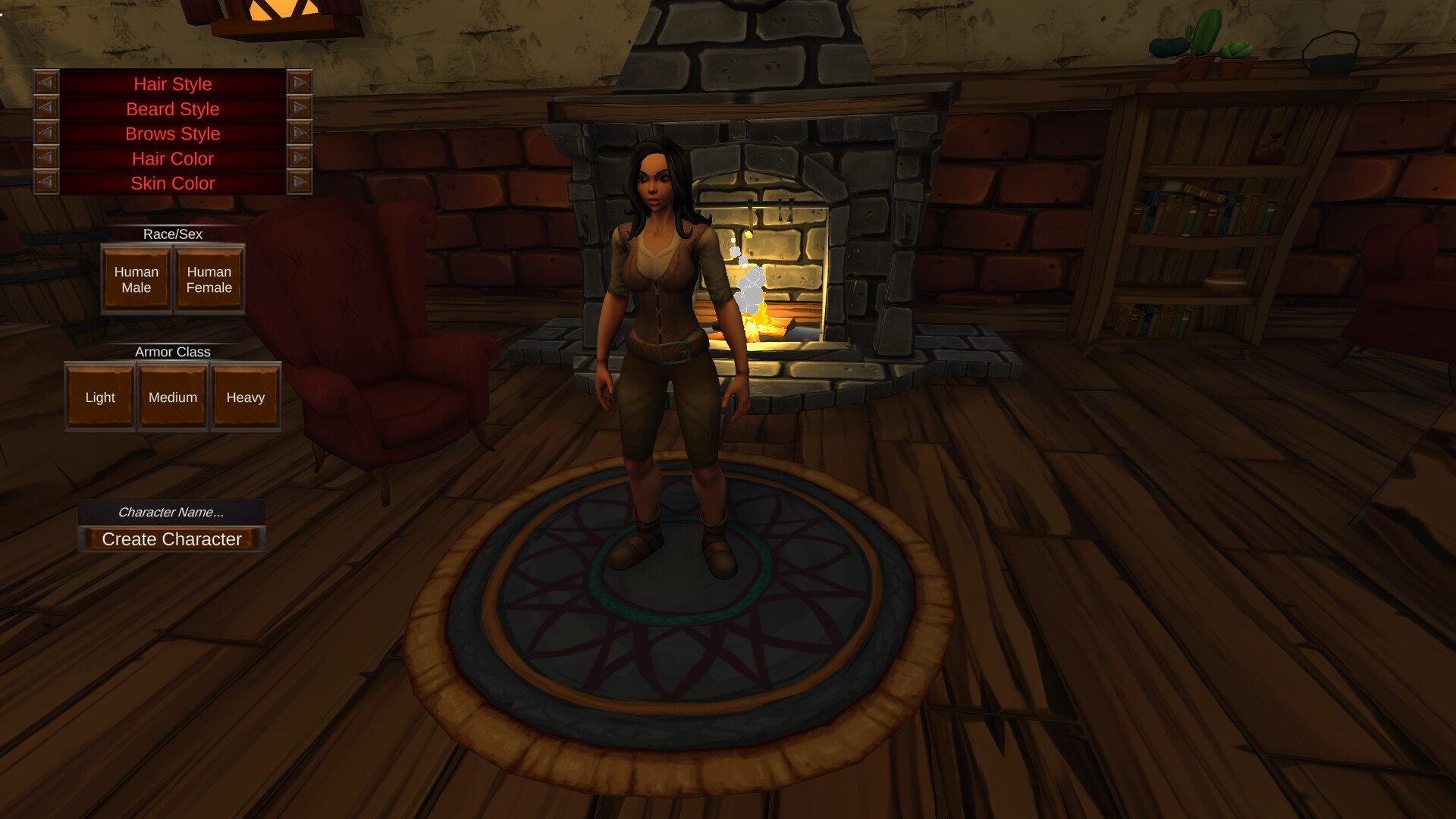This screenshot has height=819, width=1456.
Task: Click the left arrow beside Skin Color
Action: (47, 183)
